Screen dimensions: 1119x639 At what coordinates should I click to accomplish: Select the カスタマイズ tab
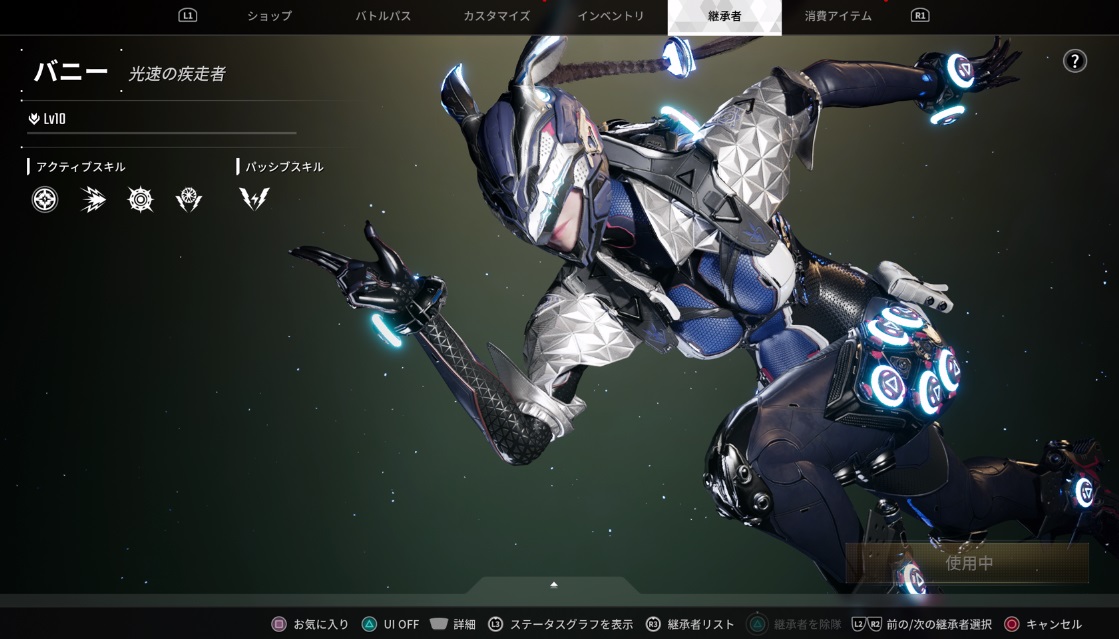[496, 16]
